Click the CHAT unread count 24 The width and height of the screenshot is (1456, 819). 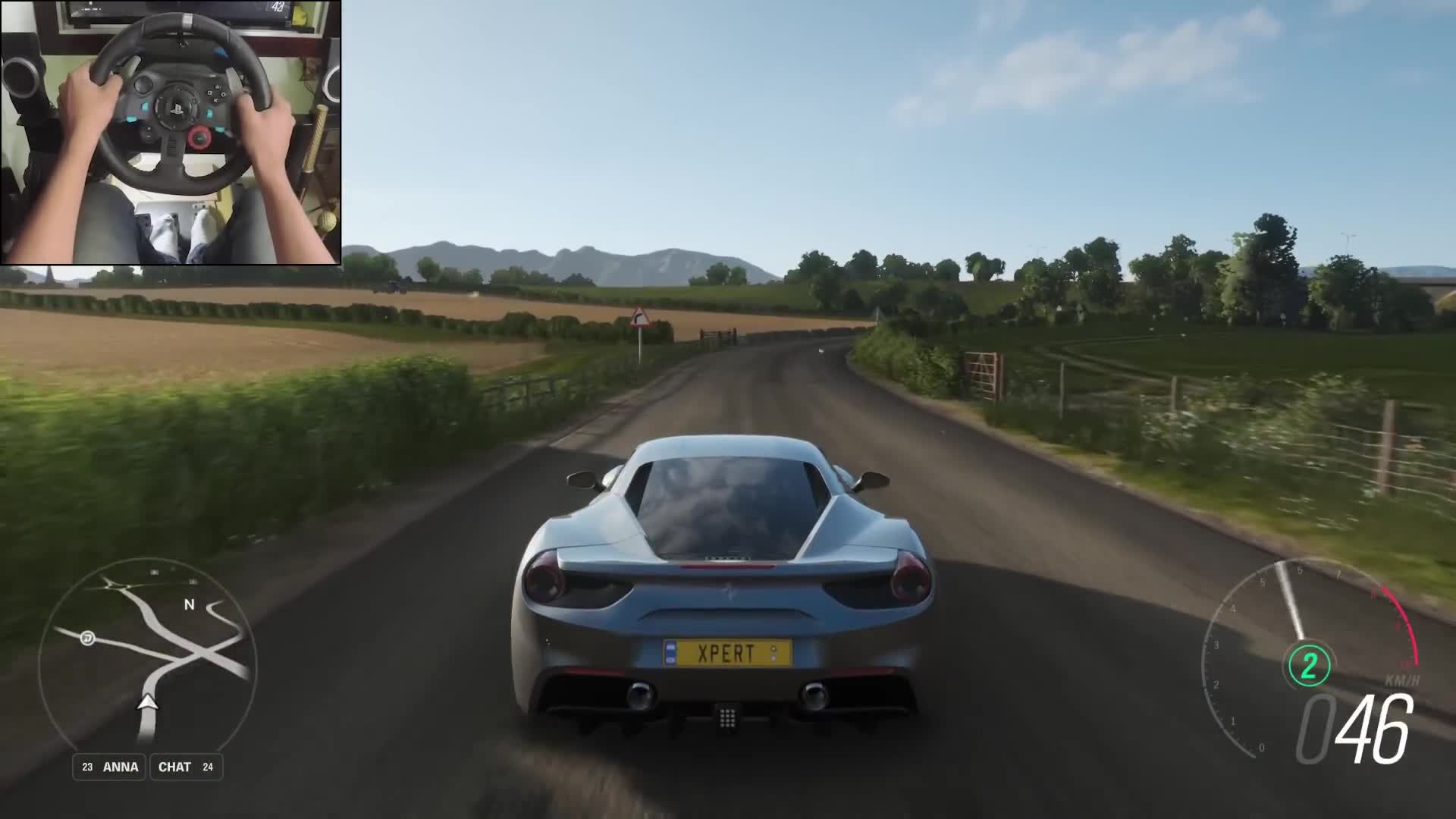(x=209, y=767)
